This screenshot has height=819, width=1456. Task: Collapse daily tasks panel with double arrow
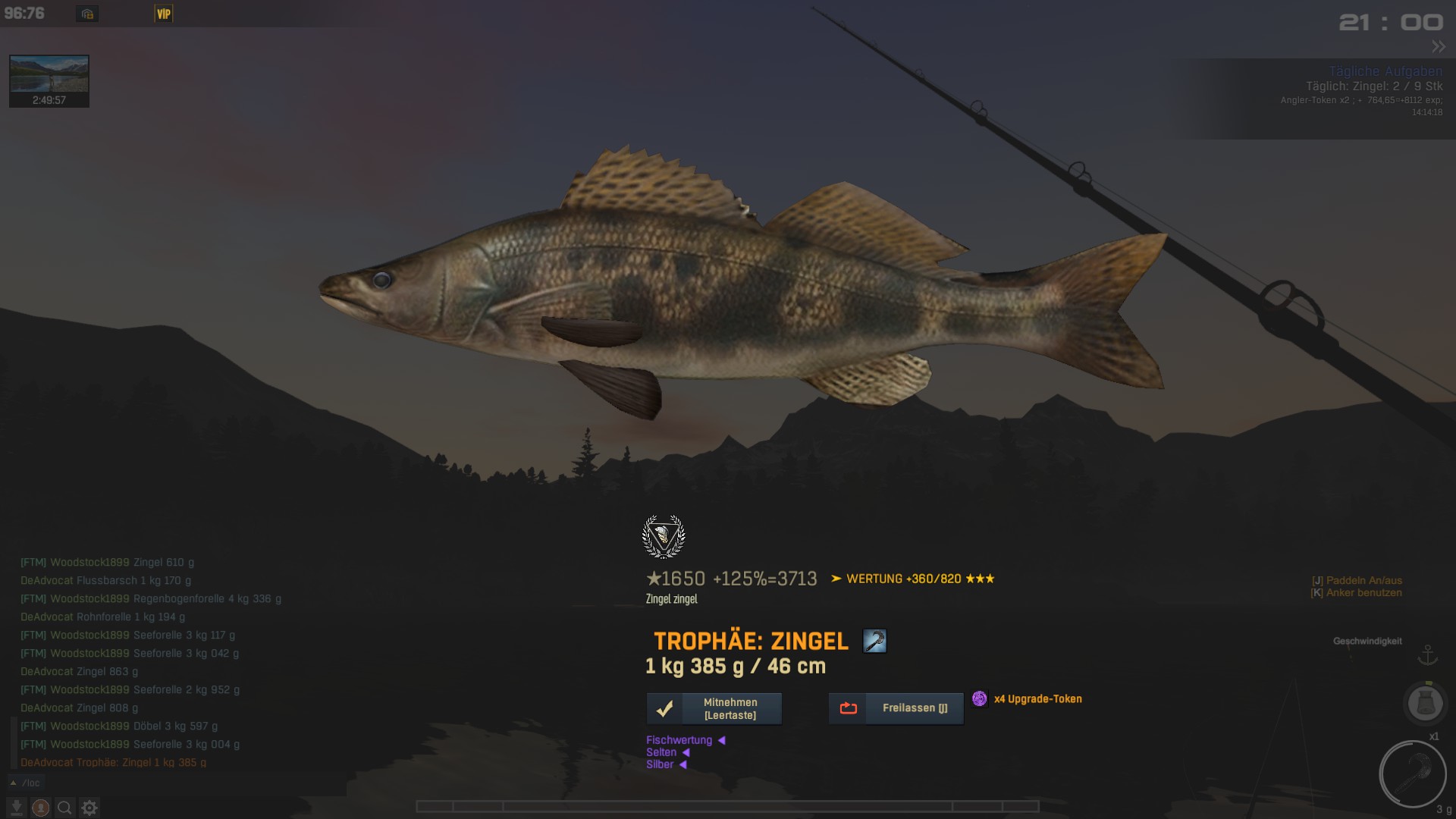[x=1438, y=47]
